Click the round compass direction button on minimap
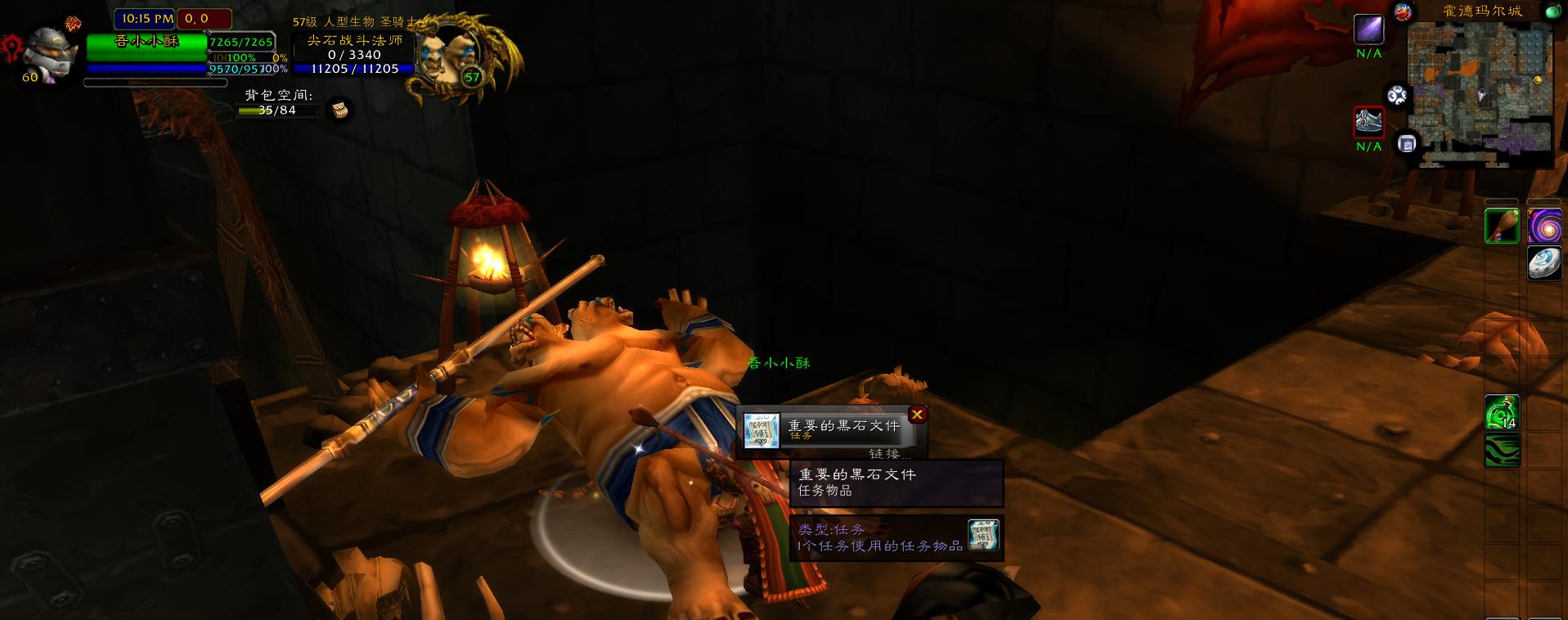This screenshot has height=620, width=1568. pyautogui.click(x=1397, y=93)
